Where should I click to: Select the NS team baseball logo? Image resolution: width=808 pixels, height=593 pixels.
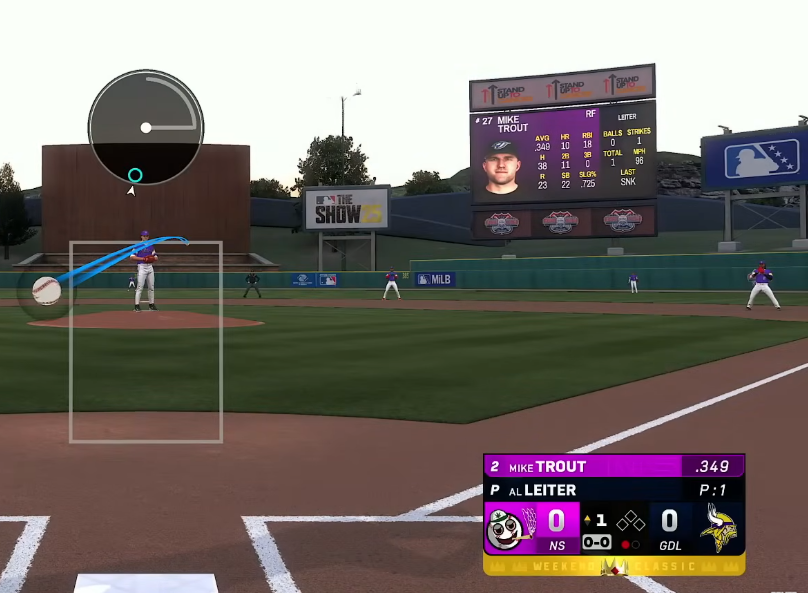coord(507,527)
